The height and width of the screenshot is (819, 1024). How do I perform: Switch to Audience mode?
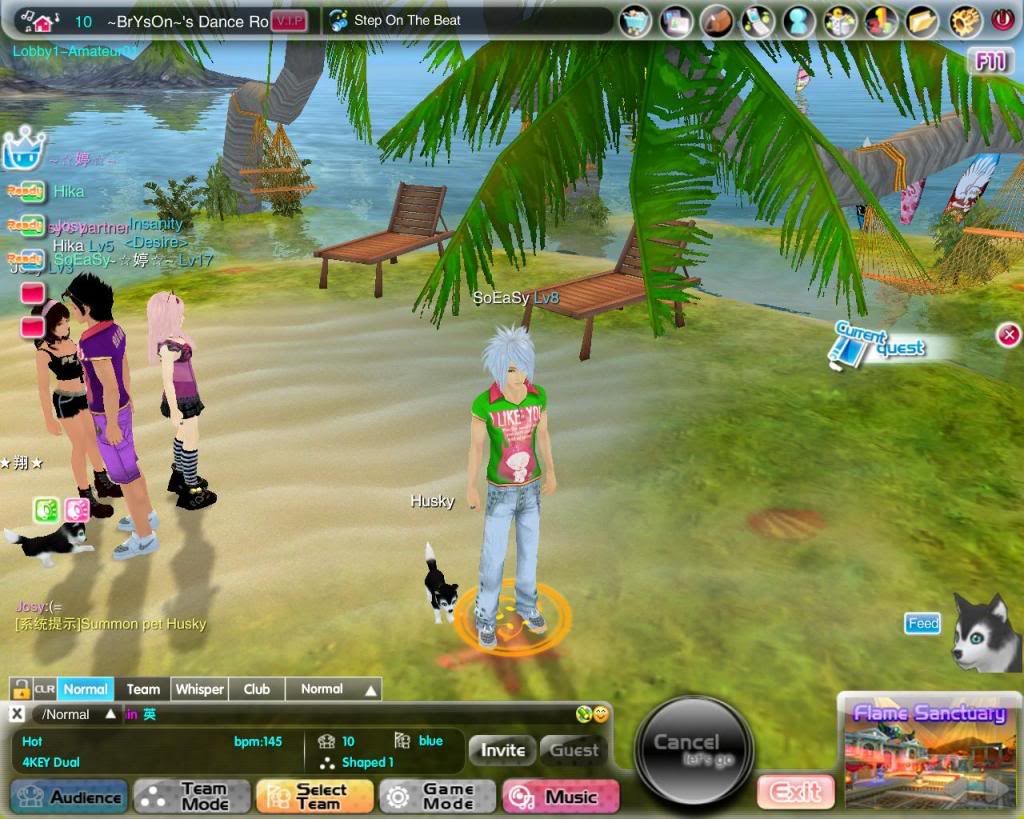[70, 797]
